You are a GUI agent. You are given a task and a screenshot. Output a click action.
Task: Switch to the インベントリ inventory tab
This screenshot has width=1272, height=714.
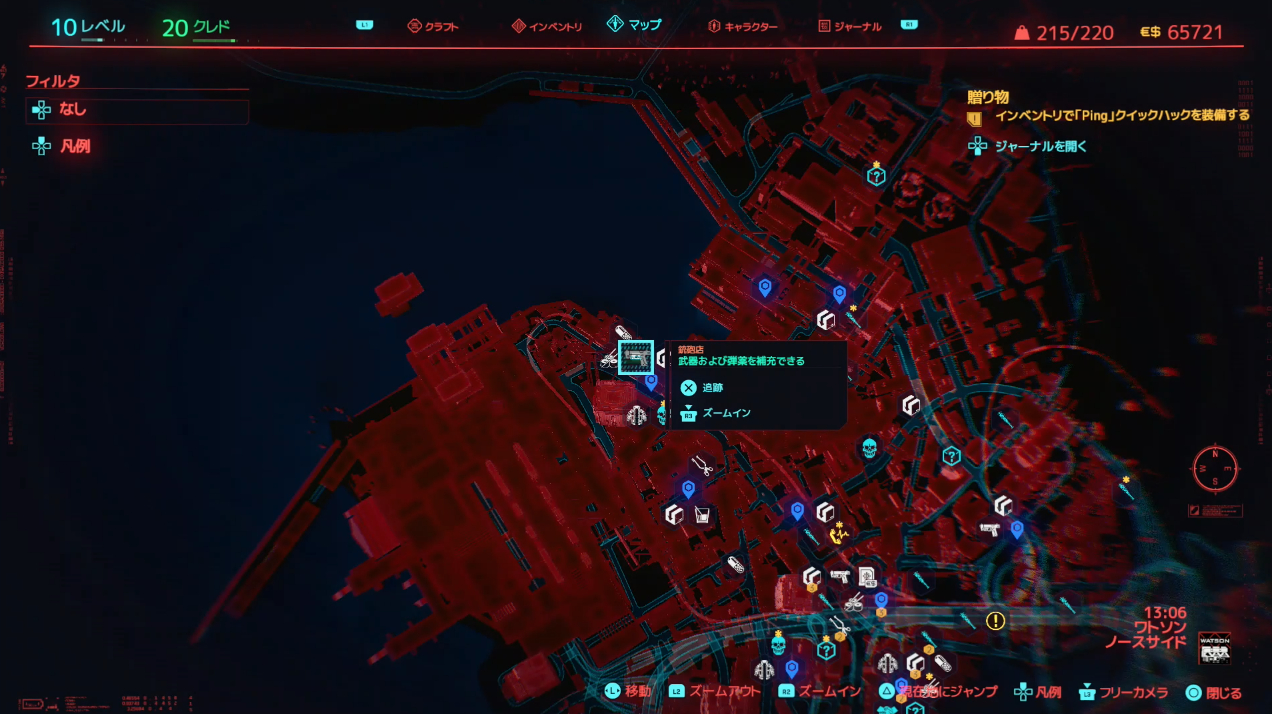click(547, 26)
